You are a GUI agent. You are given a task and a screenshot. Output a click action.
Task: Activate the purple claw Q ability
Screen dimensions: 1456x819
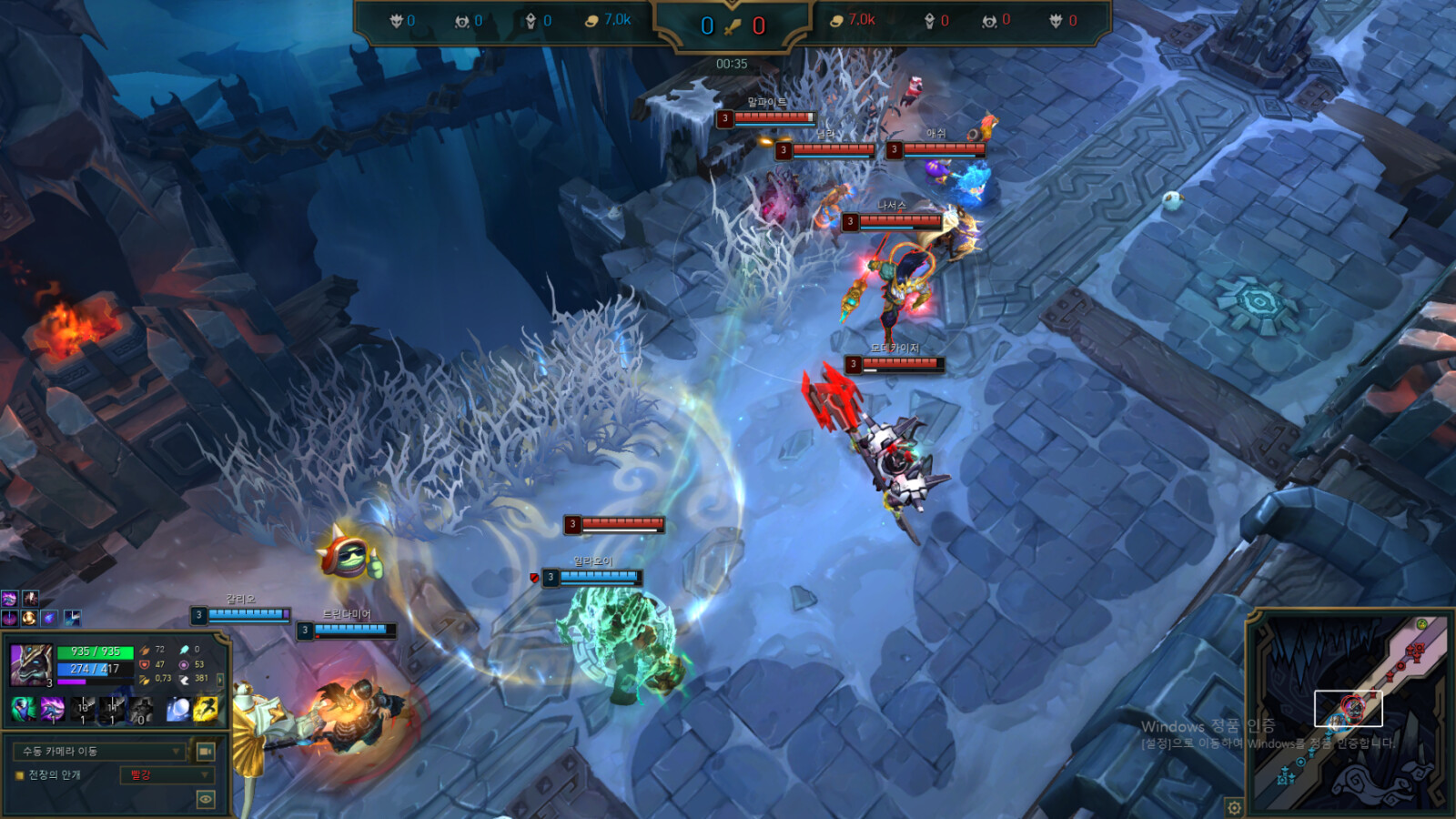pos(53,708)
